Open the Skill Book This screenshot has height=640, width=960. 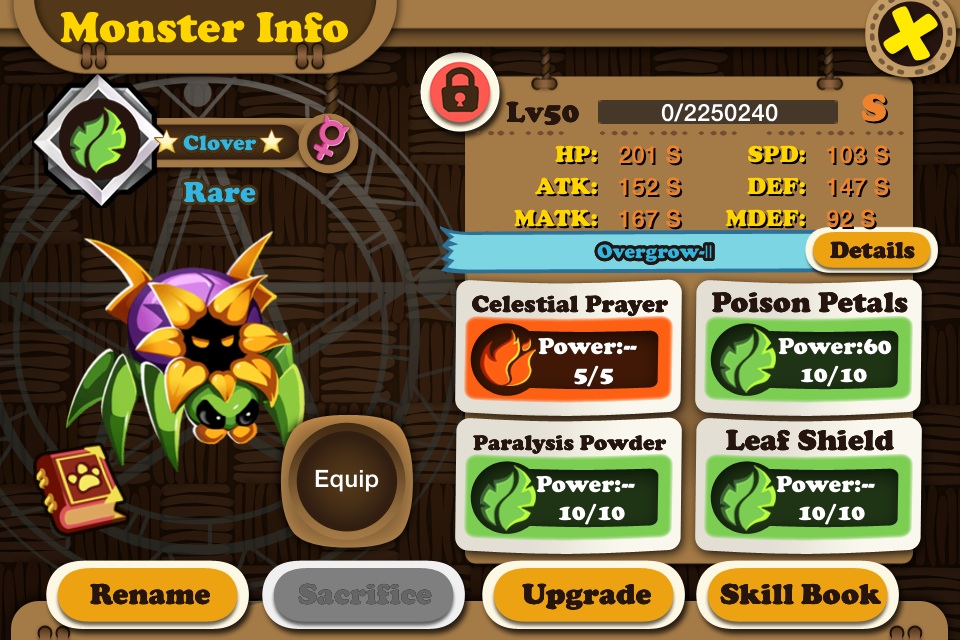[800, 595]
